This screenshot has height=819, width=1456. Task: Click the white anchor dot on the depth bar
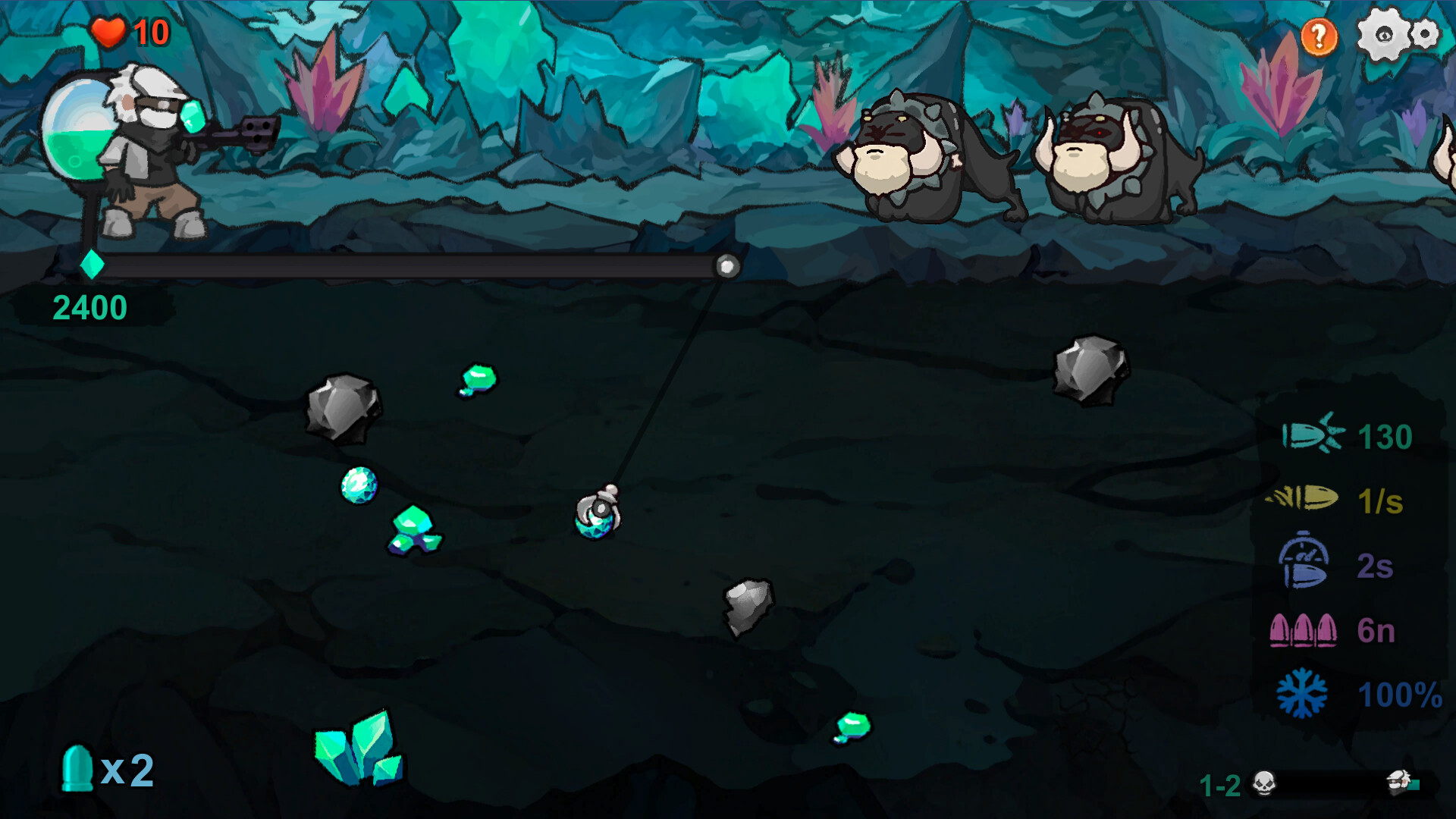(x=726, y=266)
